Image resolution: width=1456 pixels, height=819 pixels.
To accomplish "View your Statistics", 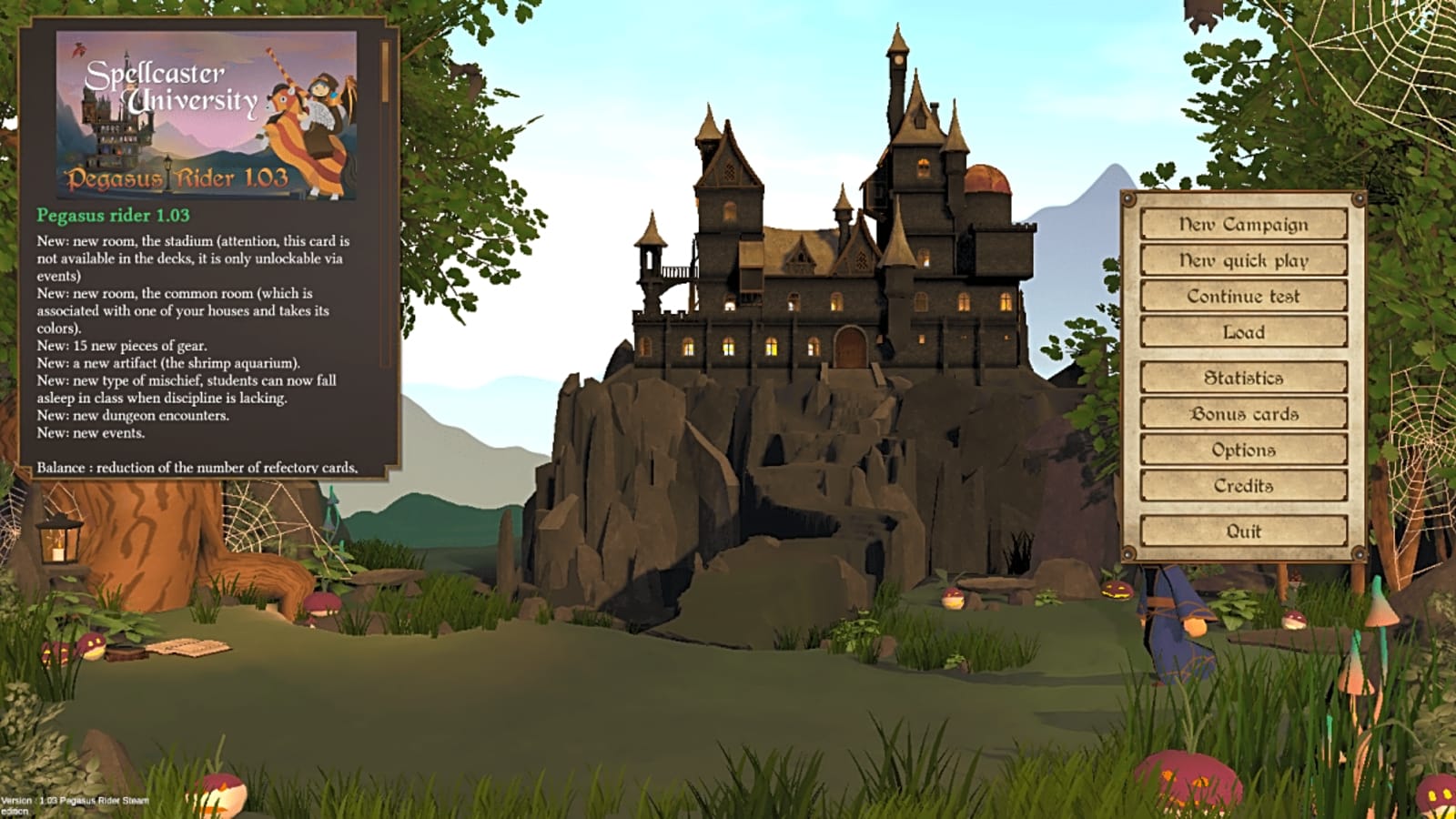I will [x=1242, y=376].
